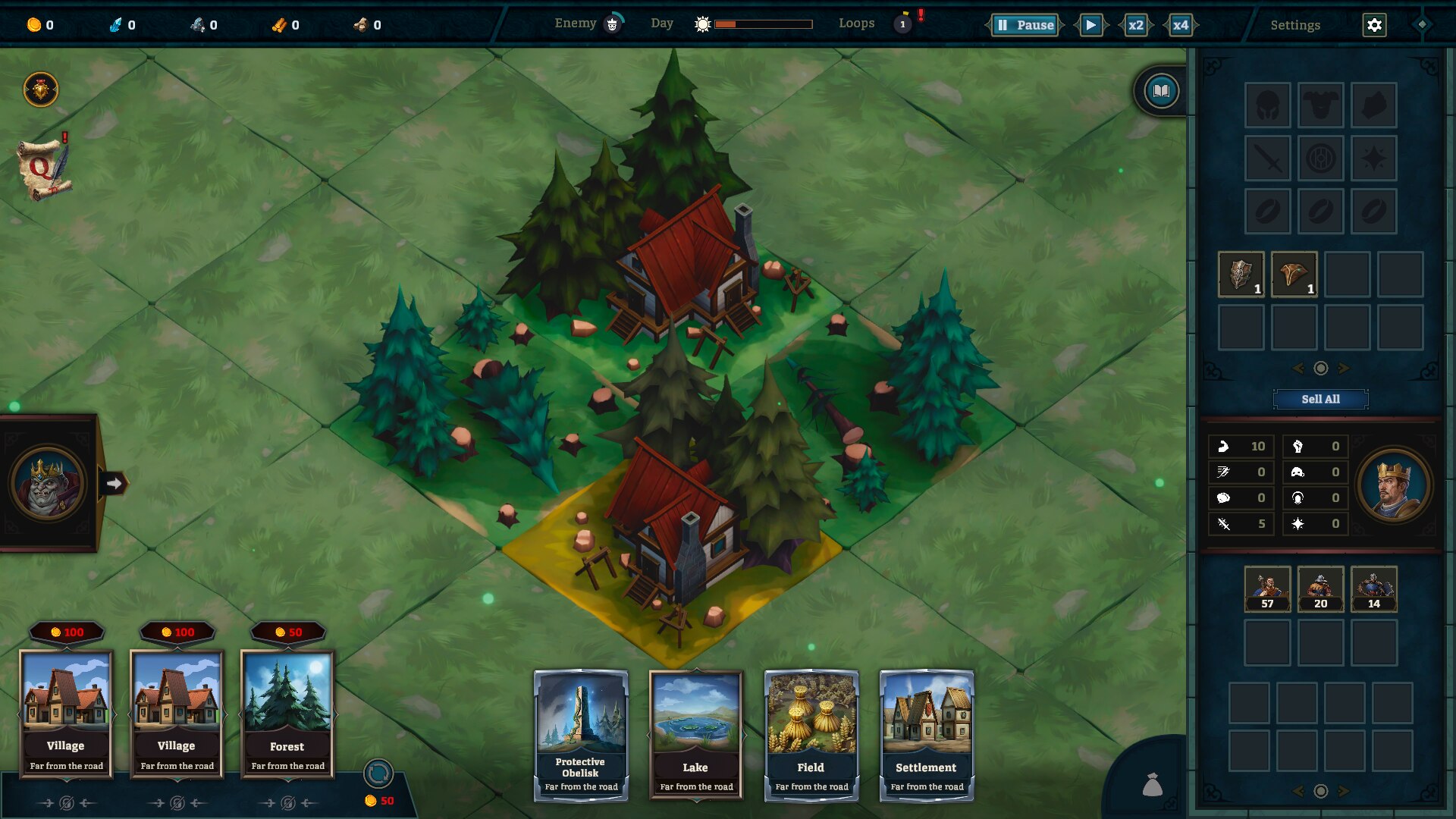
Task: Set game speed to normal play
Action: [x=1090, y=25]
